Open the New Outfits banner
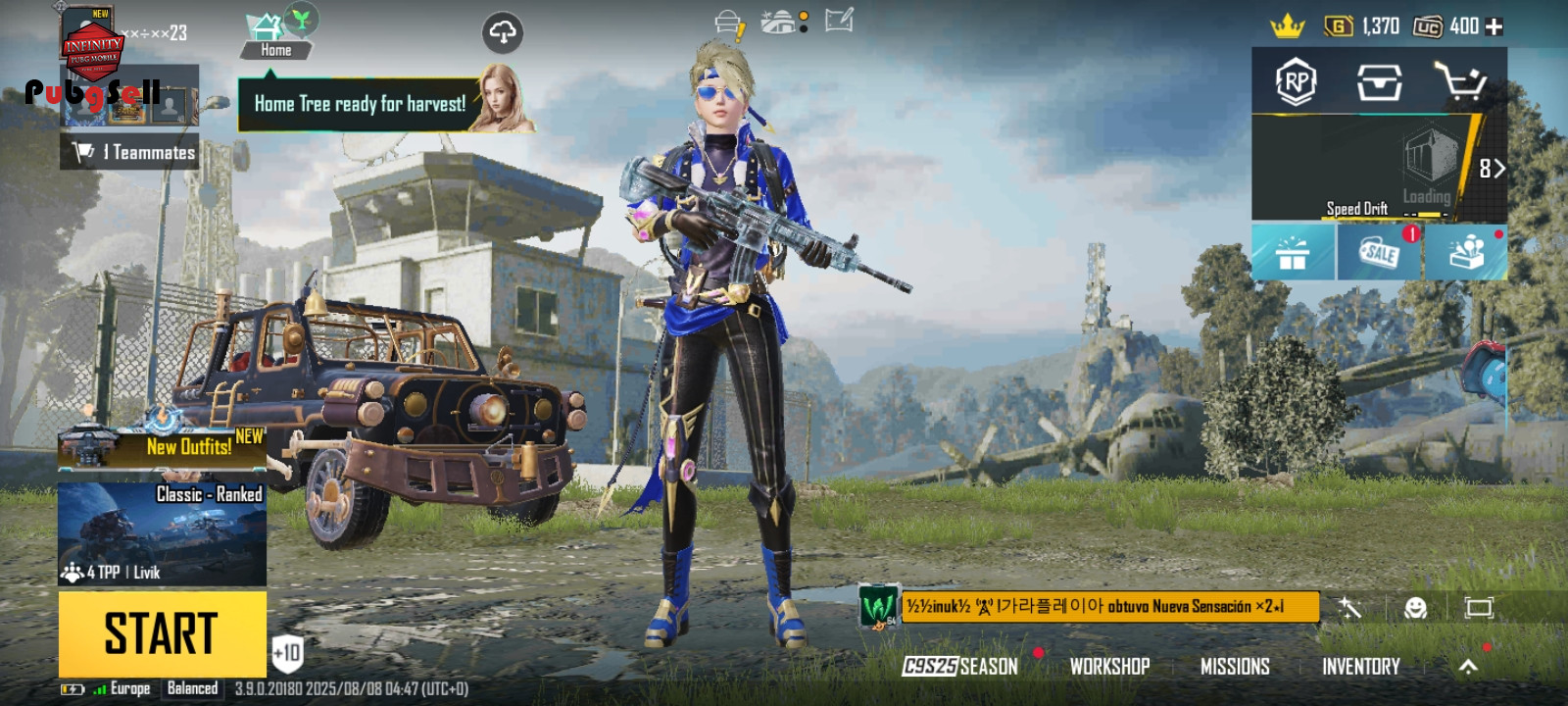The width and height of the screenshot is (1568, 706). (x=162, y=446)
